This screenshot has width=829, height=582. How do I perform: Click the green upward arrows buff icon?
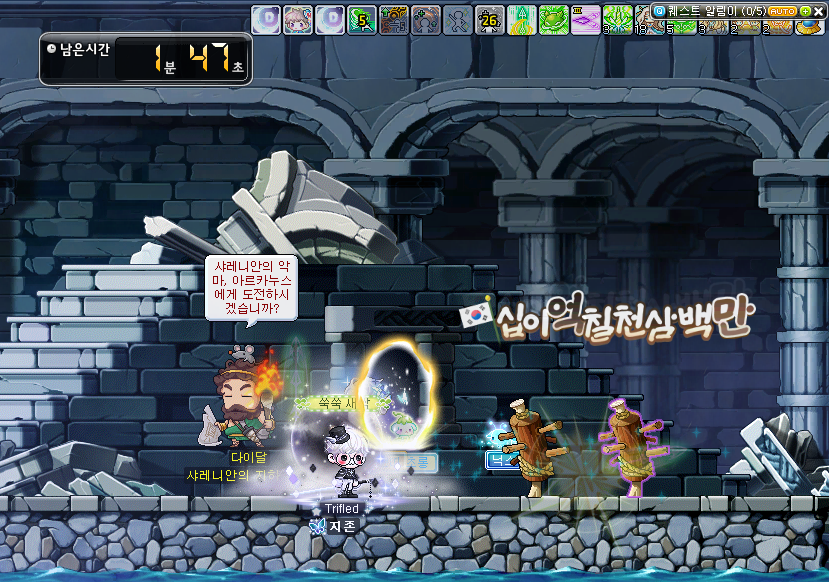[522, 19]
